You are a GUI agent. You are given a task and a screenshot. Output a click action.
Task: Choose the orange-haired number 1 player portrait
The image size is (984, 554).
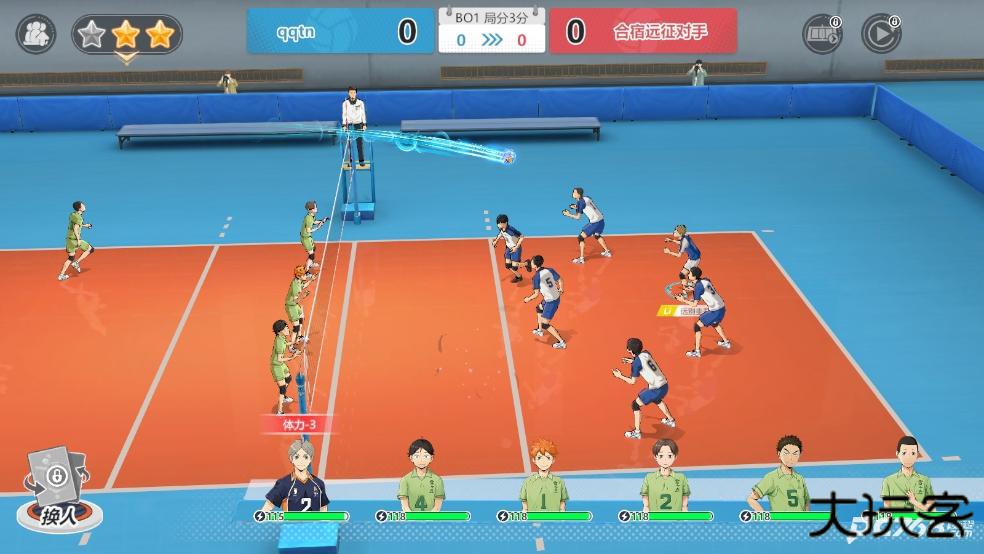click(543, 476)
